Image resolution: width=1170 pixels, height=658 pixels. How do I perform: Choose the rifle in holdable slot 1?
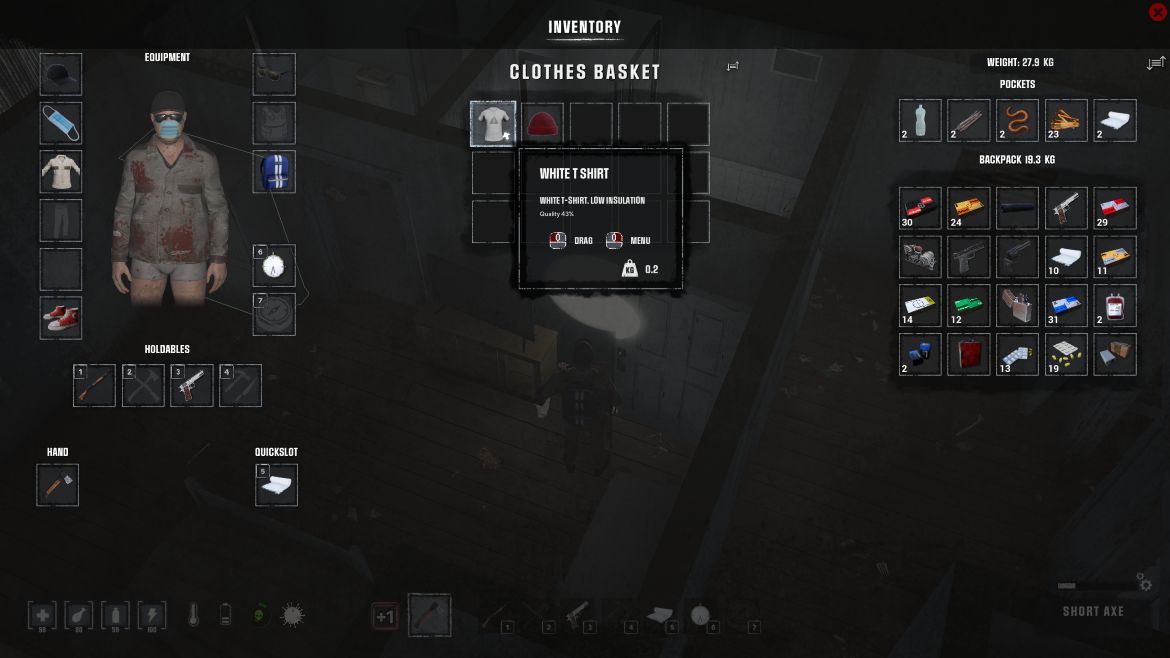[95, 386]
